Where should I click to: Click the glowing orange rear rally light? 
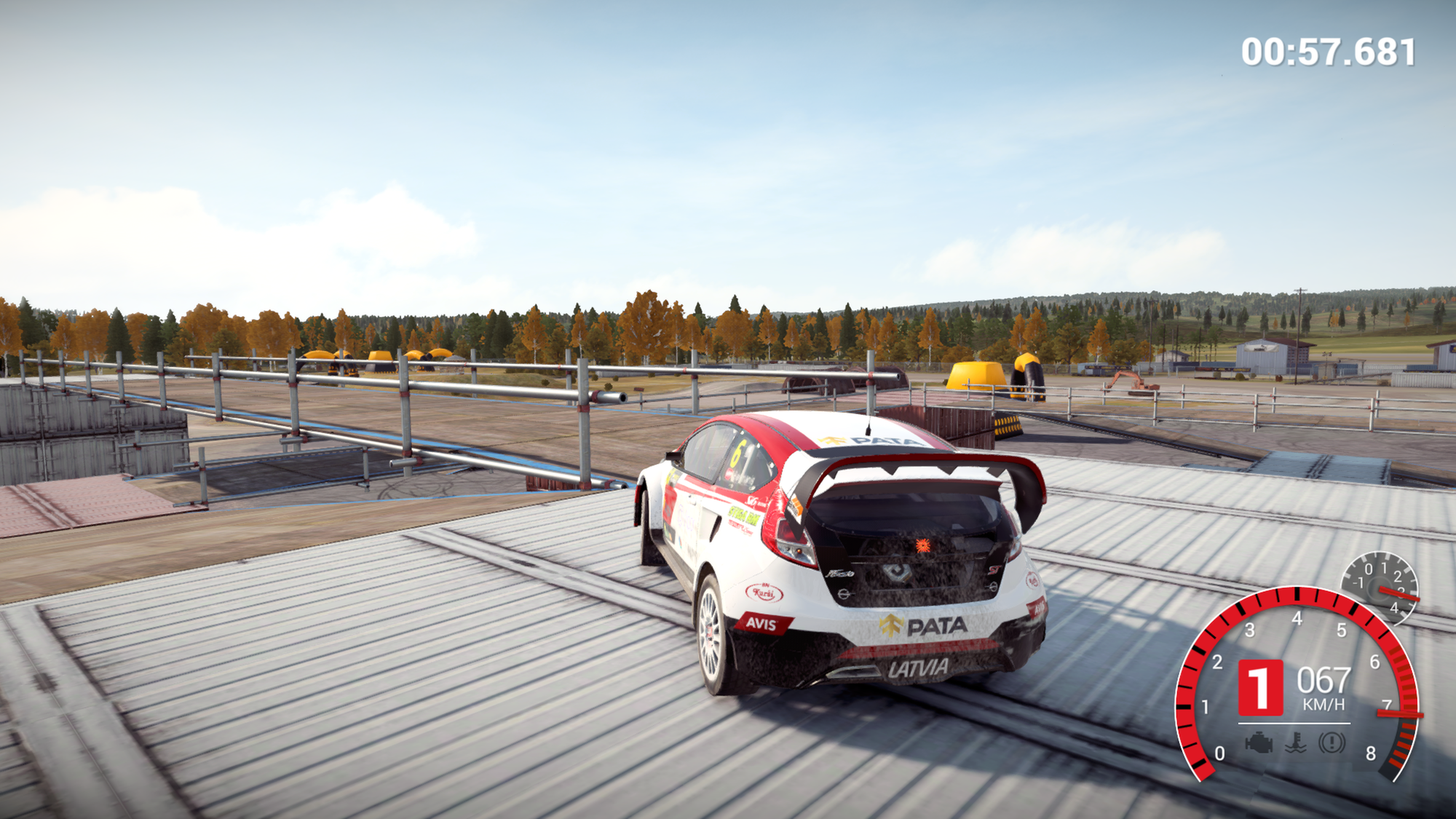tap(922, 545)
